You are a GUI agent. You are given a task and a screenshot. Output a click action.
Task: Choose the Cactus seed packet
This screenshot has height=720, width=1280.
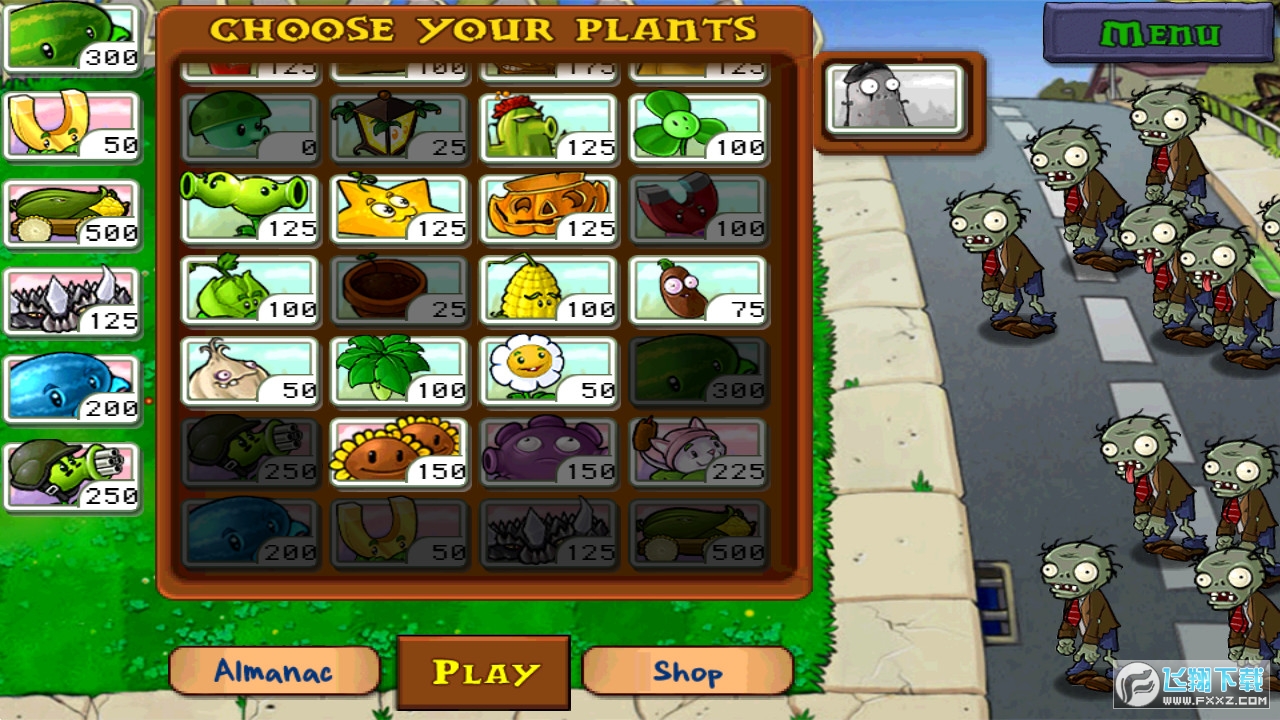coord(548,128)
